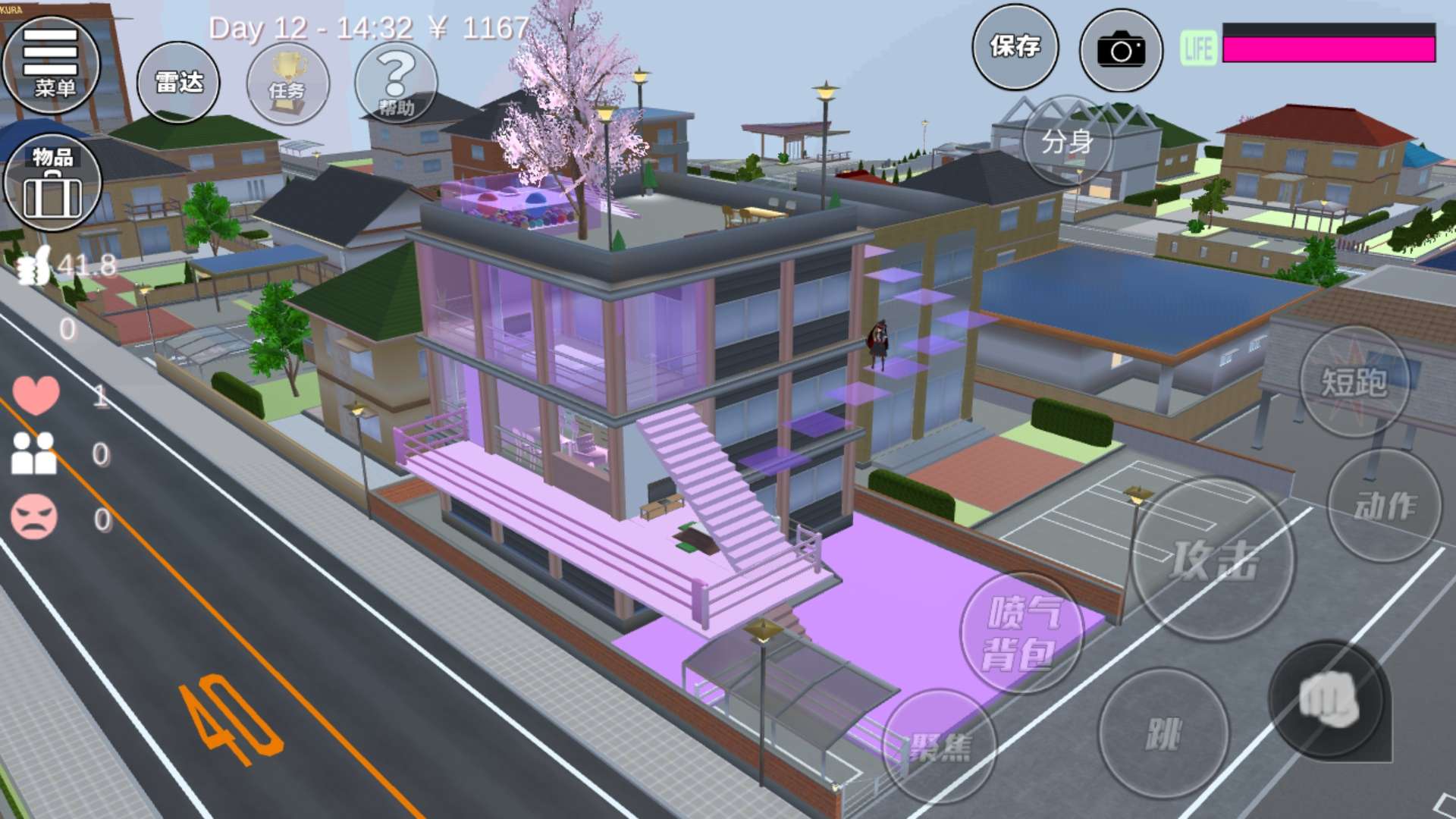1456x819 pixels.
Task: Take a screenshot with the camera button
Action: pos(1120,50)
